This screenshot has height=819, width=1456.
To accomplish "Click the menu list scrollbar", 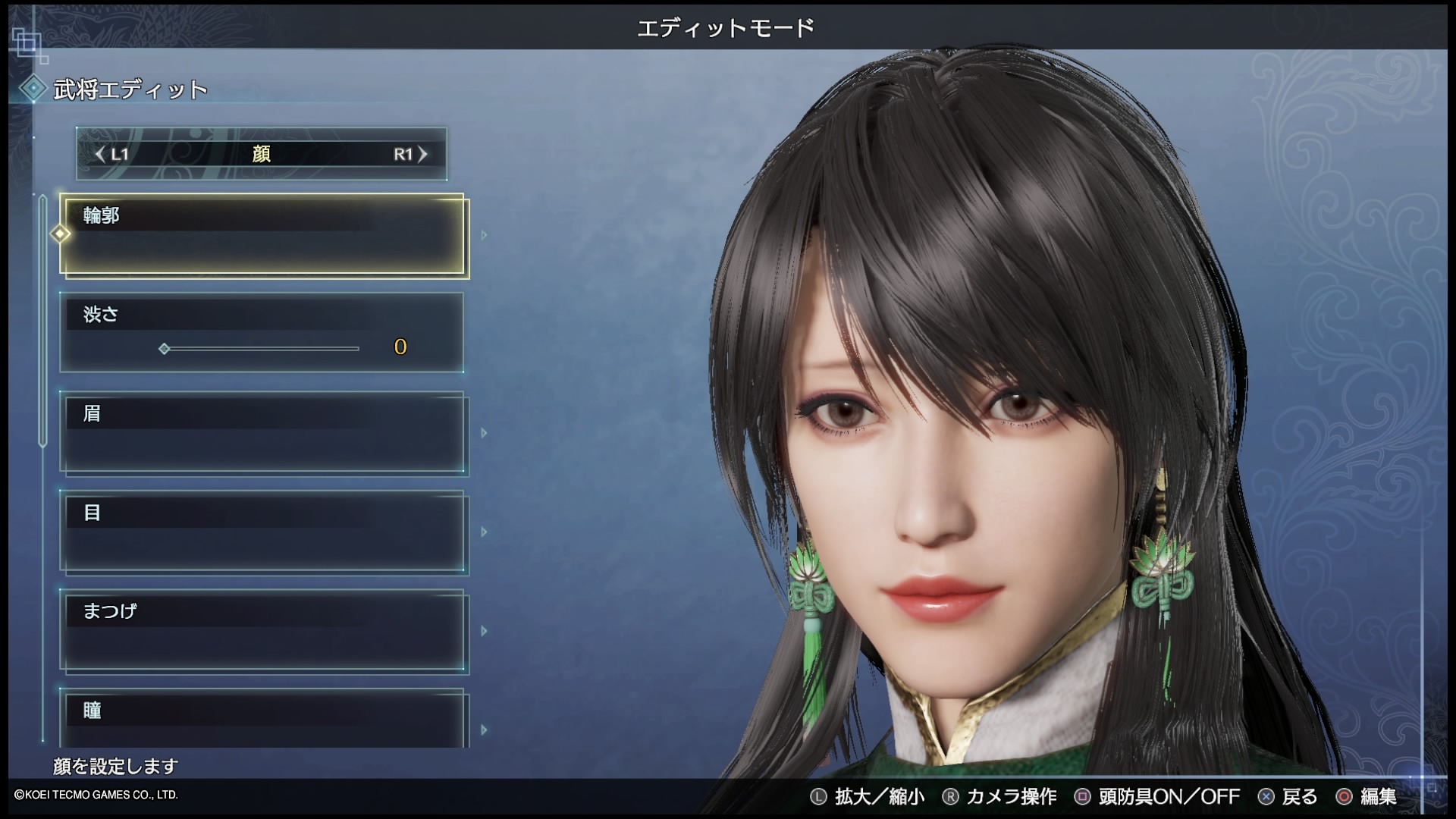I will [x=43, y=318].
